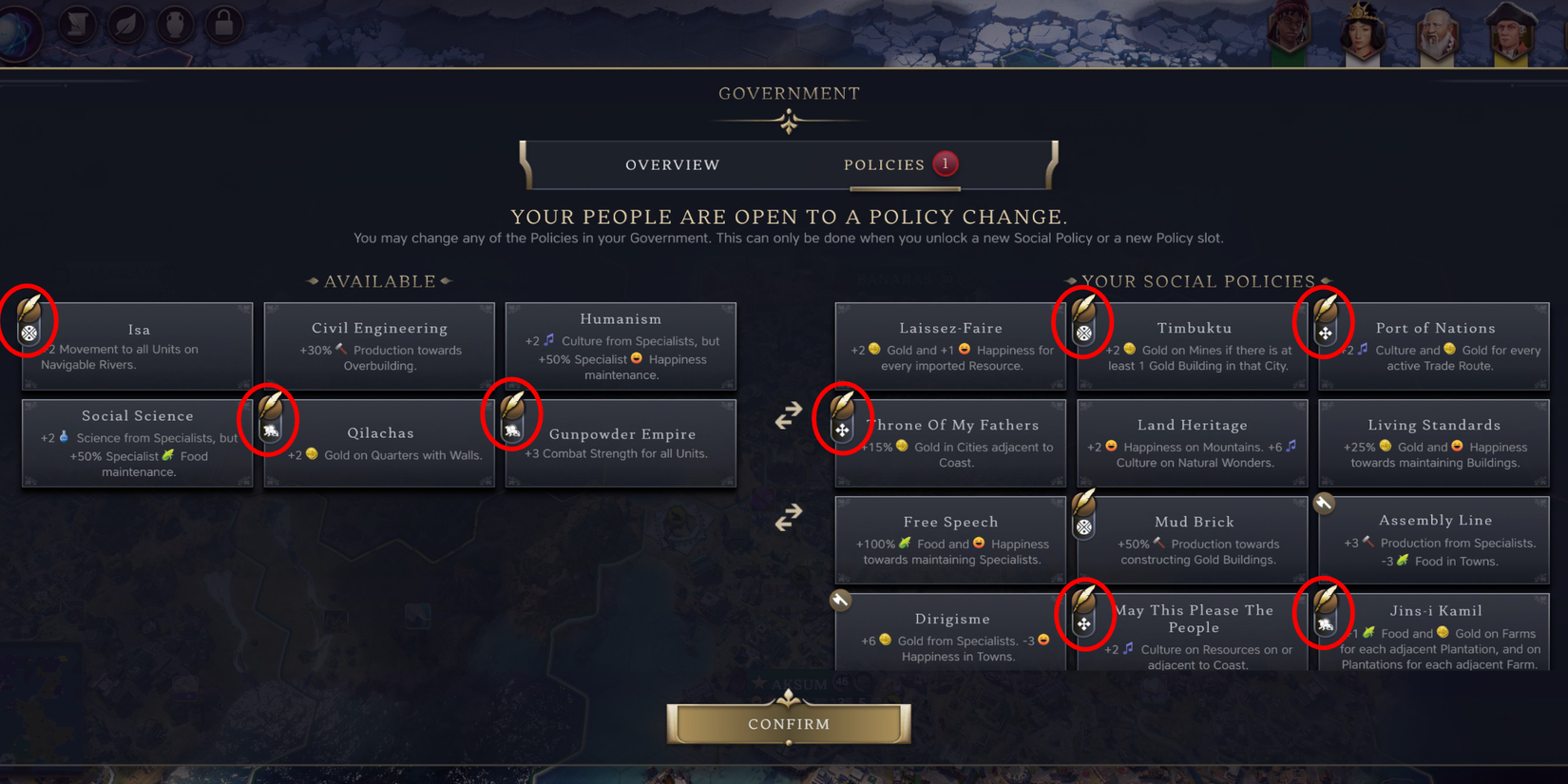Image resolution: width=1568 pixels, height=784 pixels.
Task: Toggle the quill marker on the Isa card
Action: pyautogui.click(x=29, y=321)
